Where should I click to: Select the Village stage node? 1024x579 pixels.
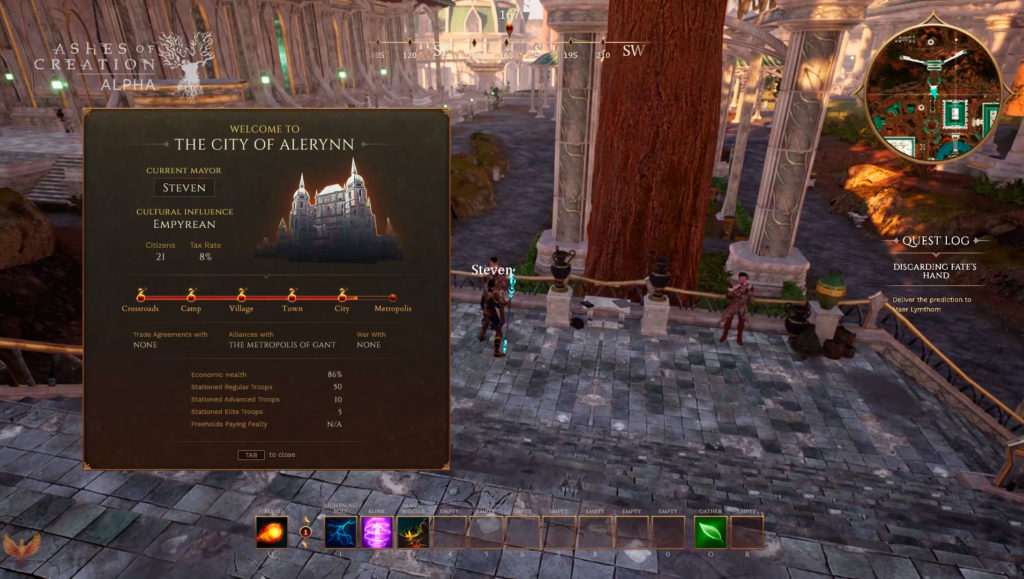coord(241,297)
